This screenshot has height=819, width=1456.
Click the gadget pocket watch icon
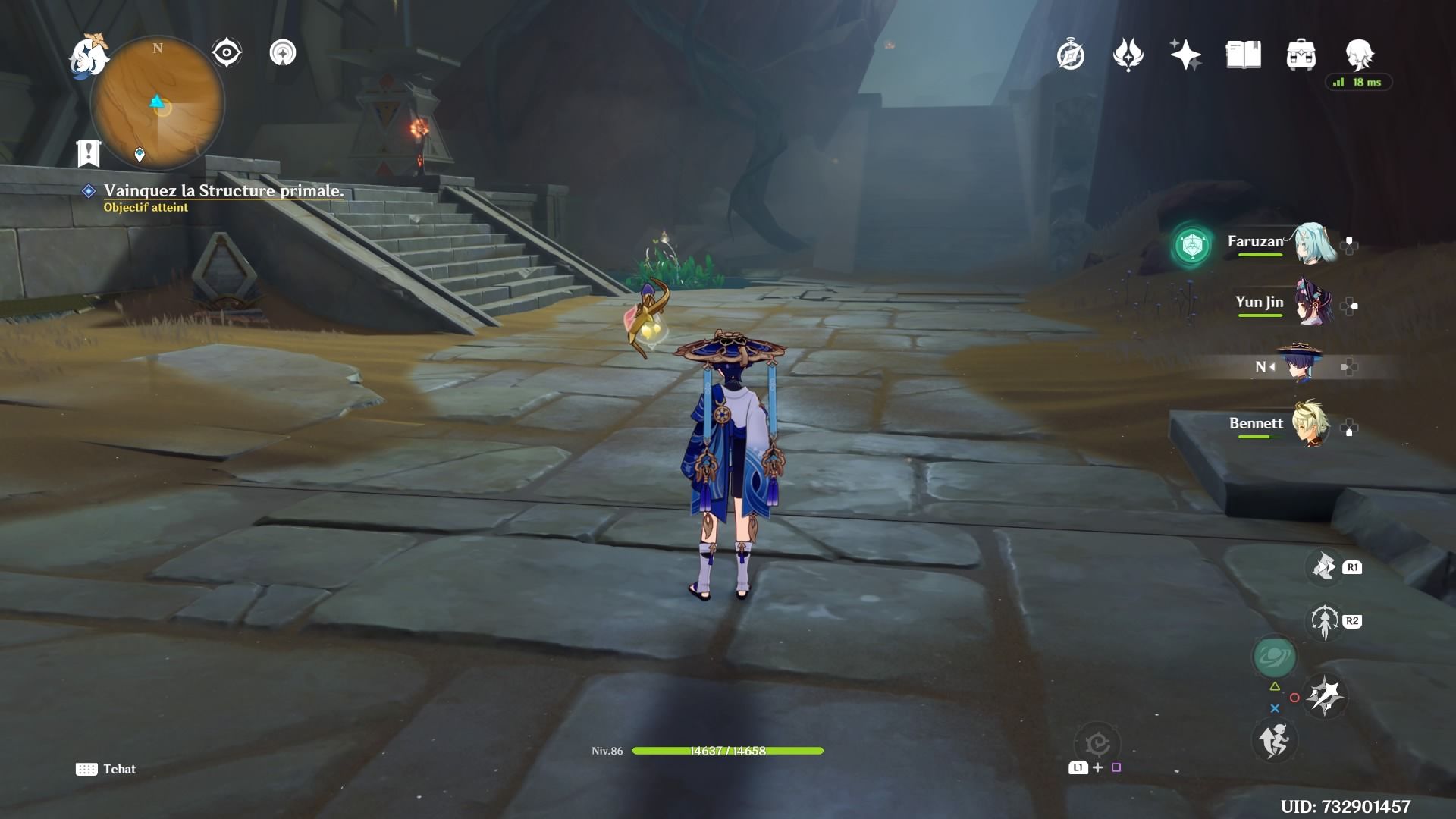coord(1069,54)
